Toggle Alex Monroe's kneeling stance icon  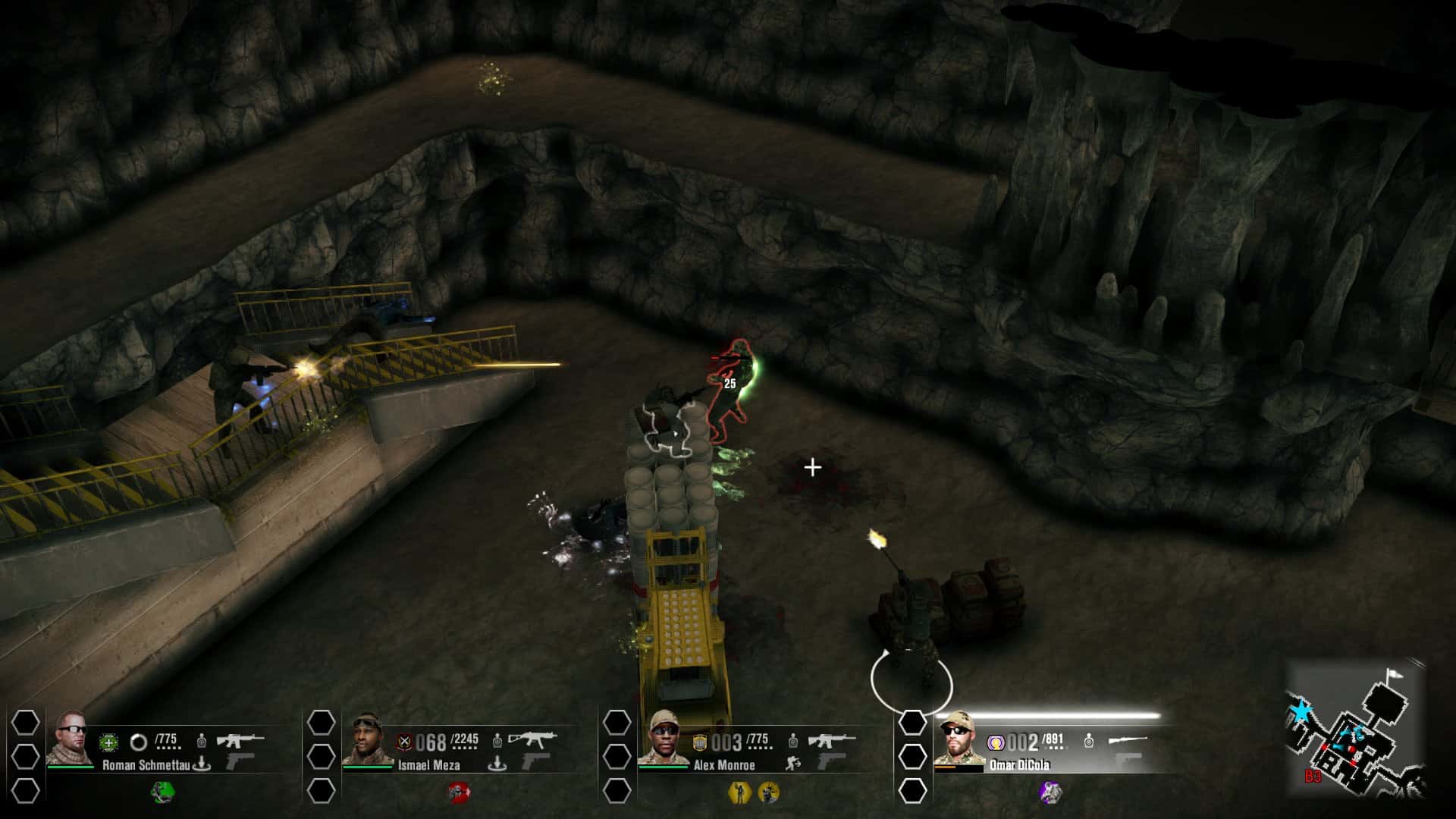792,763
